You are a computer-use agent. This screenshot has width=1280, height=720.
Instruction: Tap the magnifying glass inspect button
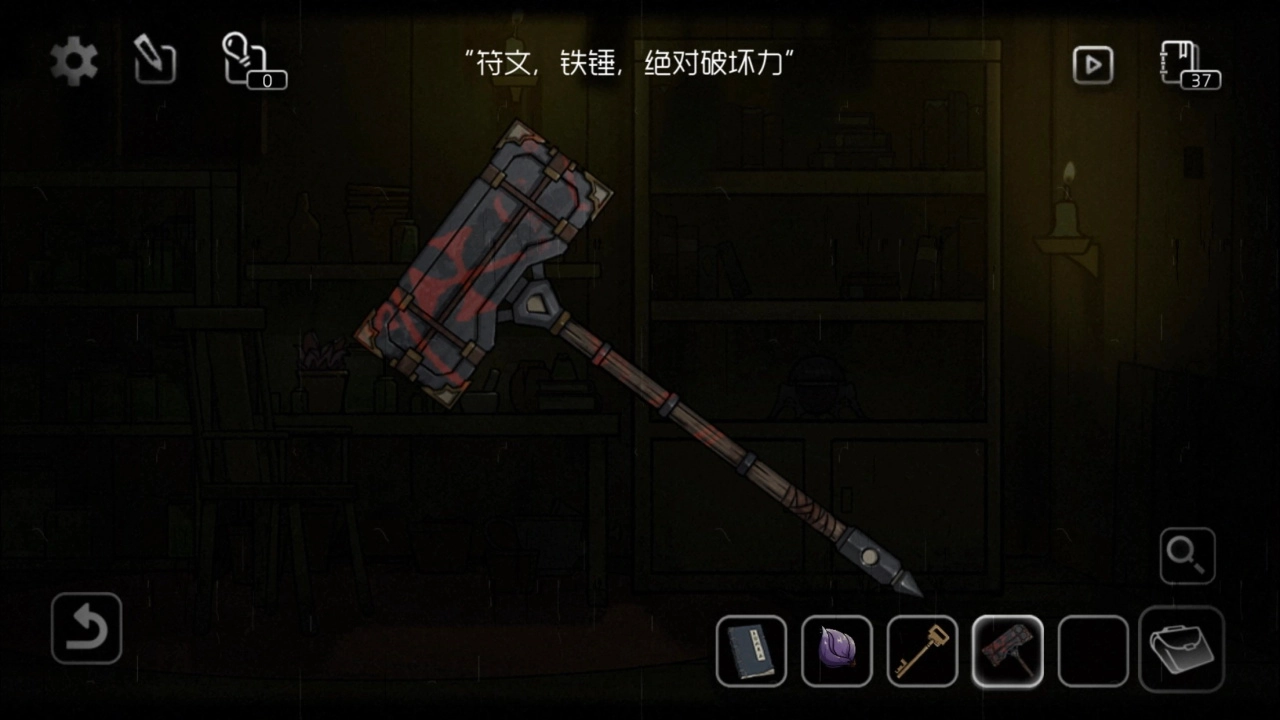pos(1187,555)
